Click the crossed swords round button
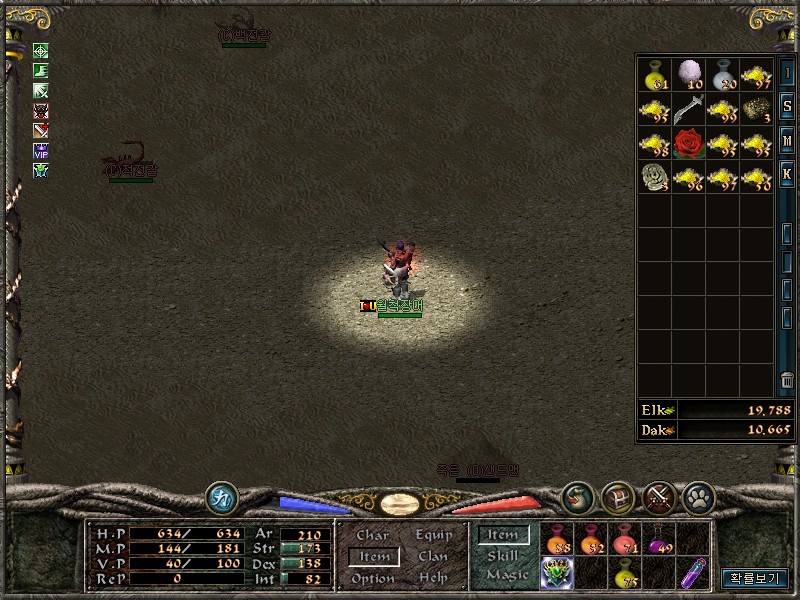 pyautogui.click(x=657, y=496)
